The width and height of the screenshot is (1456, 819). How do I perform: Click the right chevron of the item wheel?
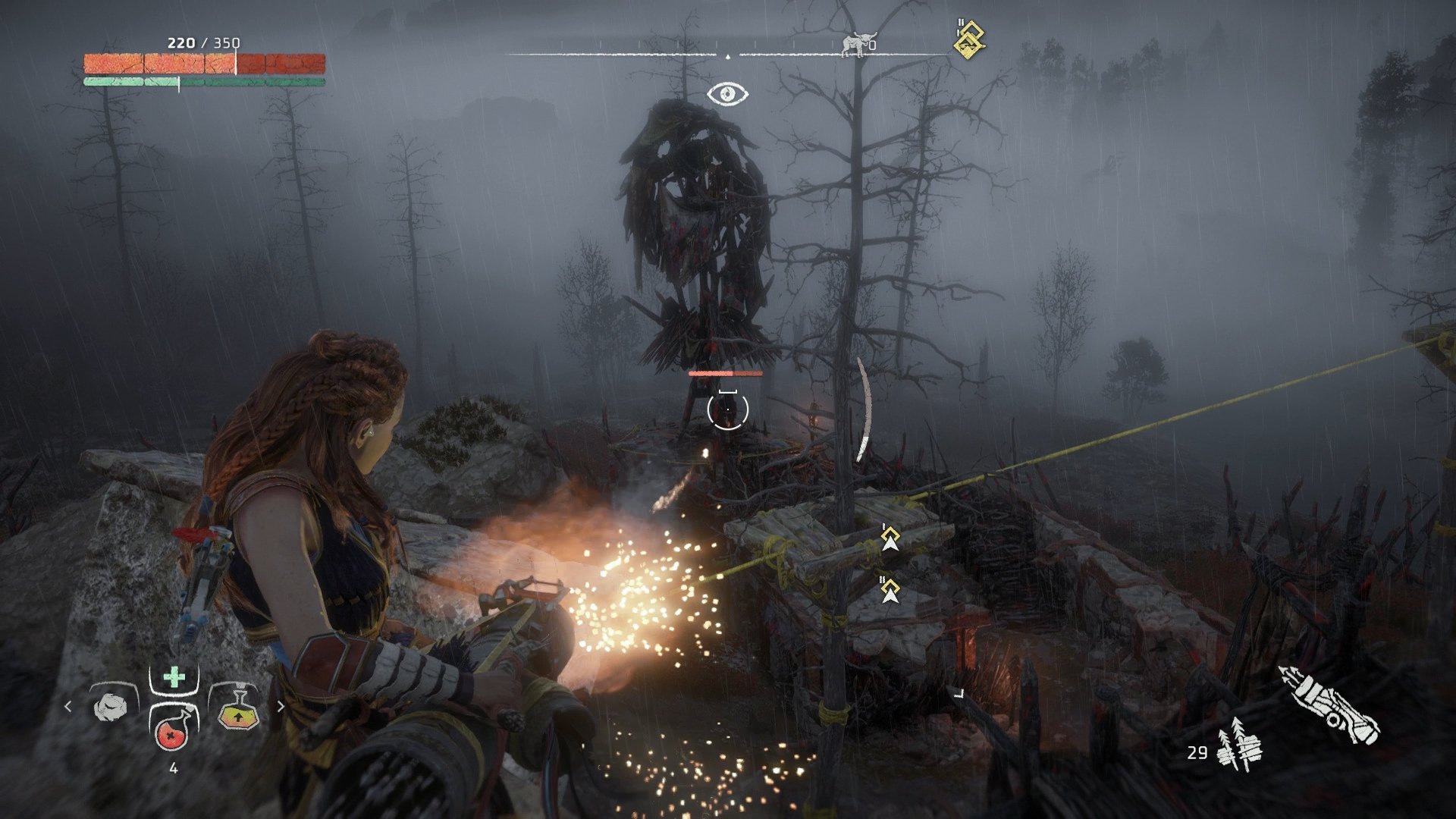point(281,707)
